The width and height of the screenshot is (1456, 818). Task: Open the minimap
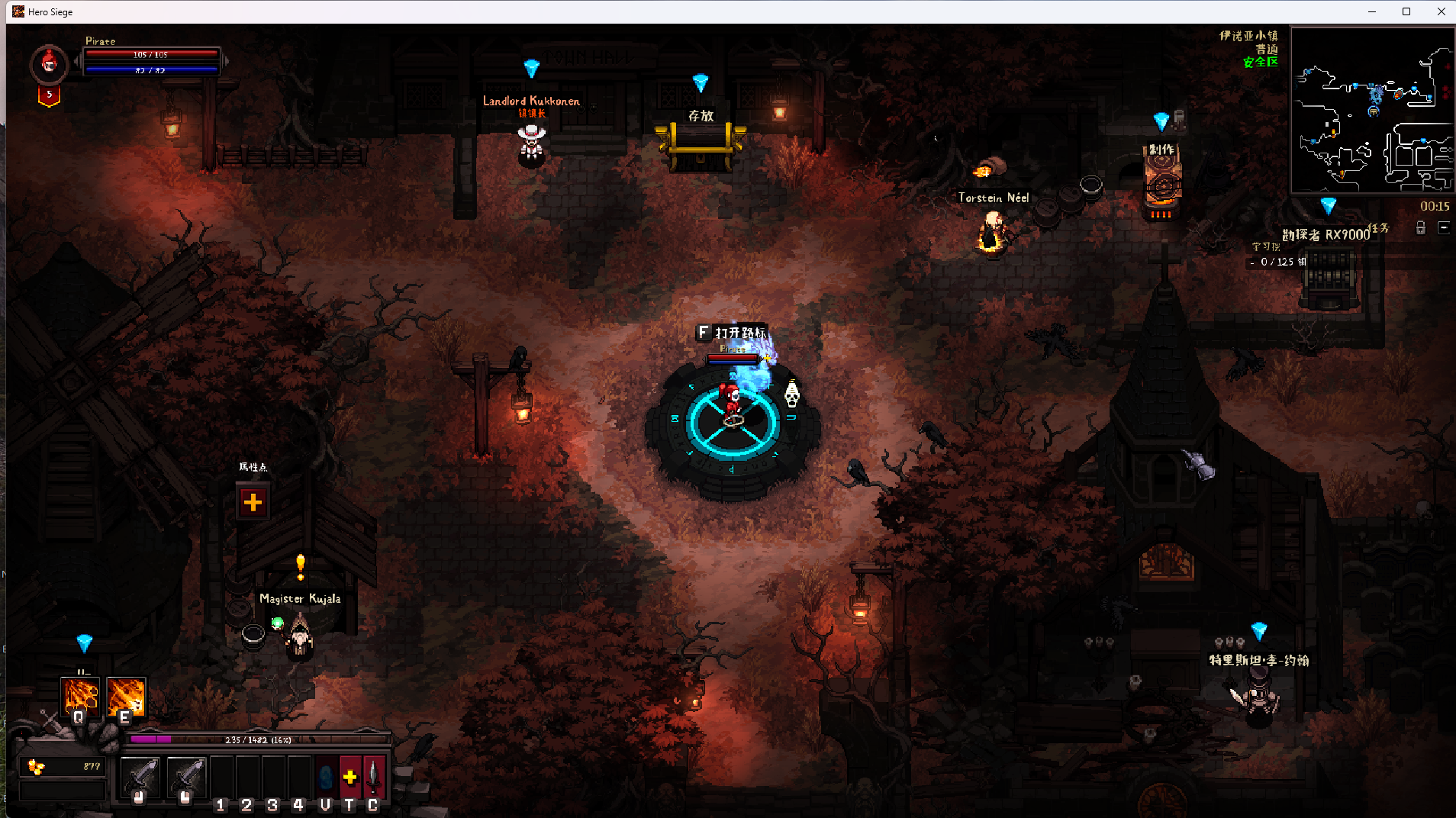(x=1371, y=110)
